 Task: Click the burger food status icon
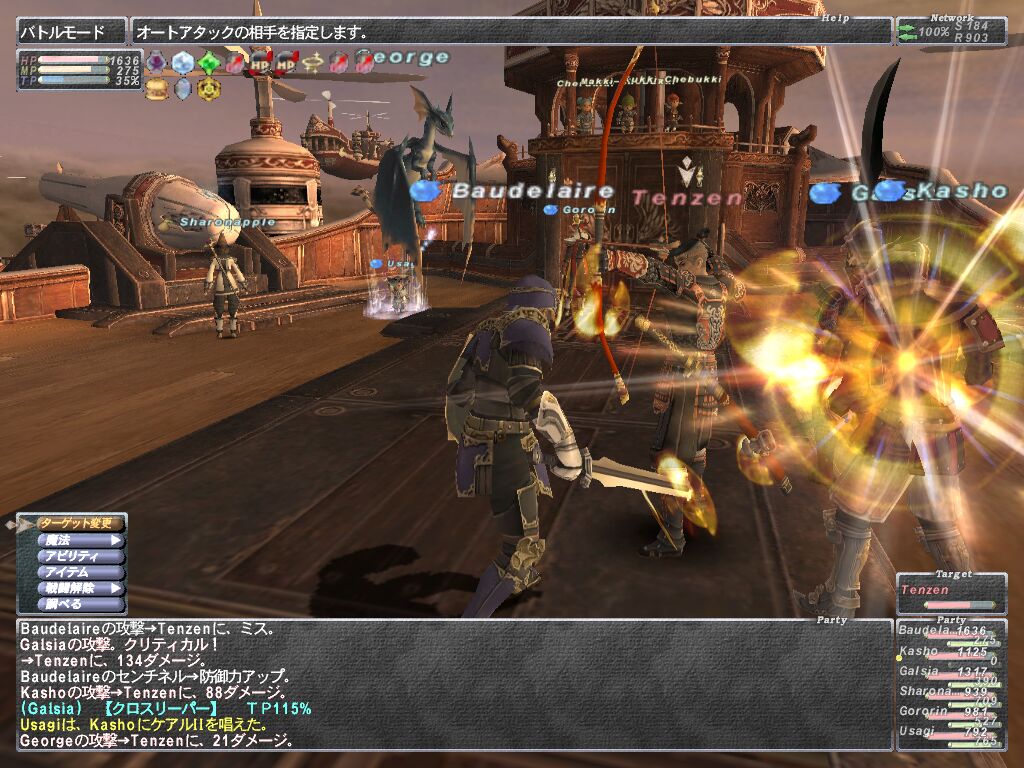[156, 89]
